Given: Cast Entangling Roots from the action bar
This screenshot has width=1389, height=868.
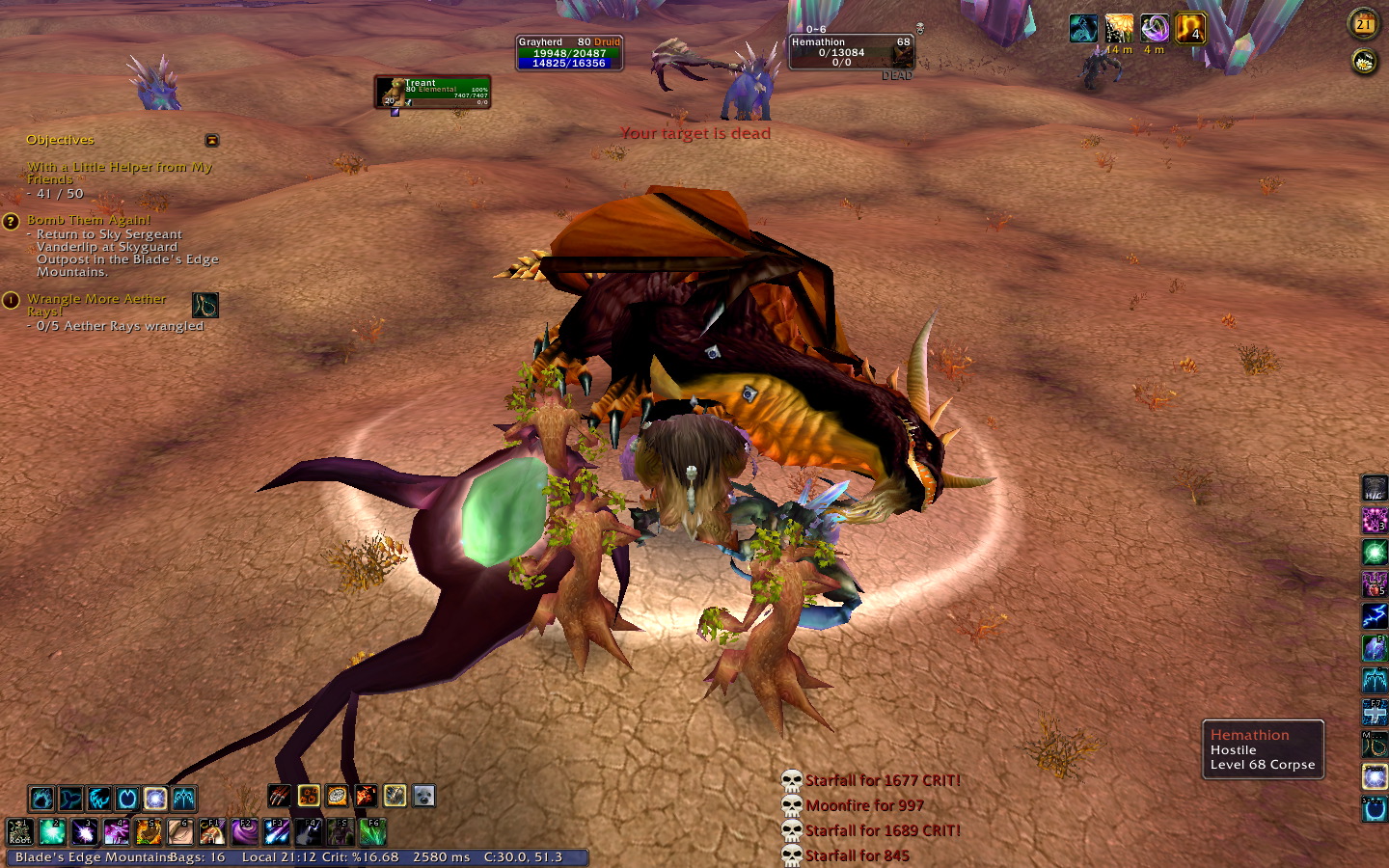Looking at the screenshot, I should [20, 831].
